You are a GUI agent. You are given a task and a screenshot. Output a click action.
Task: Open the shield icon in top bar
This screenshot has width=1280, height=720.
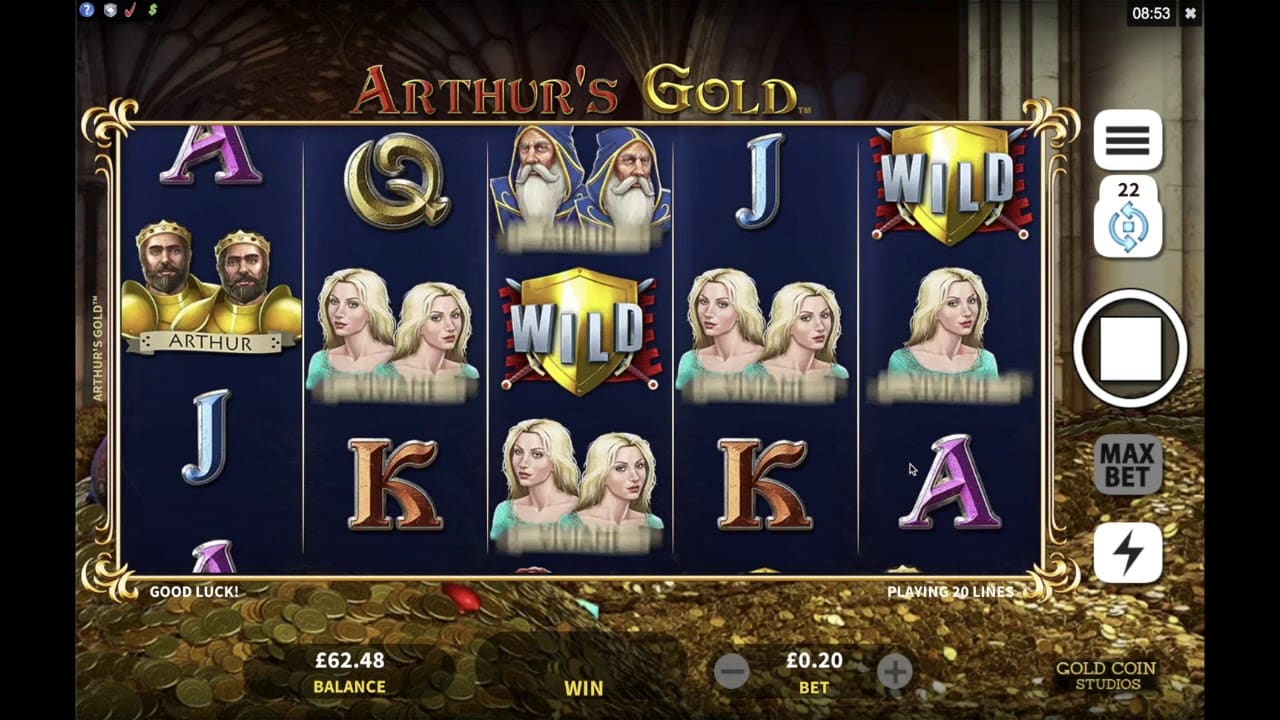point(109,10)
